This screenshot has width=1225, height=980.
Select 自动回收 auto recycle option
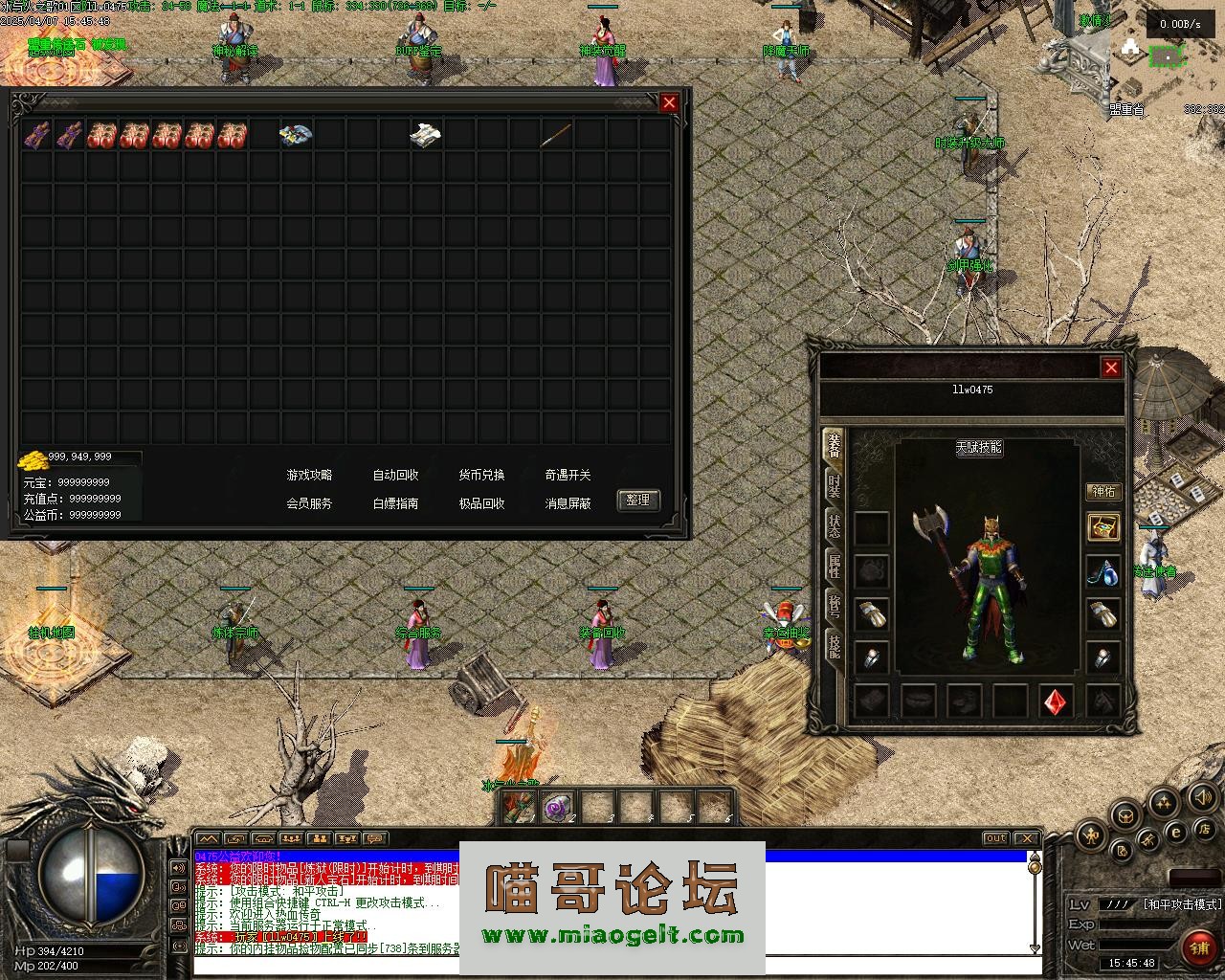395,475
